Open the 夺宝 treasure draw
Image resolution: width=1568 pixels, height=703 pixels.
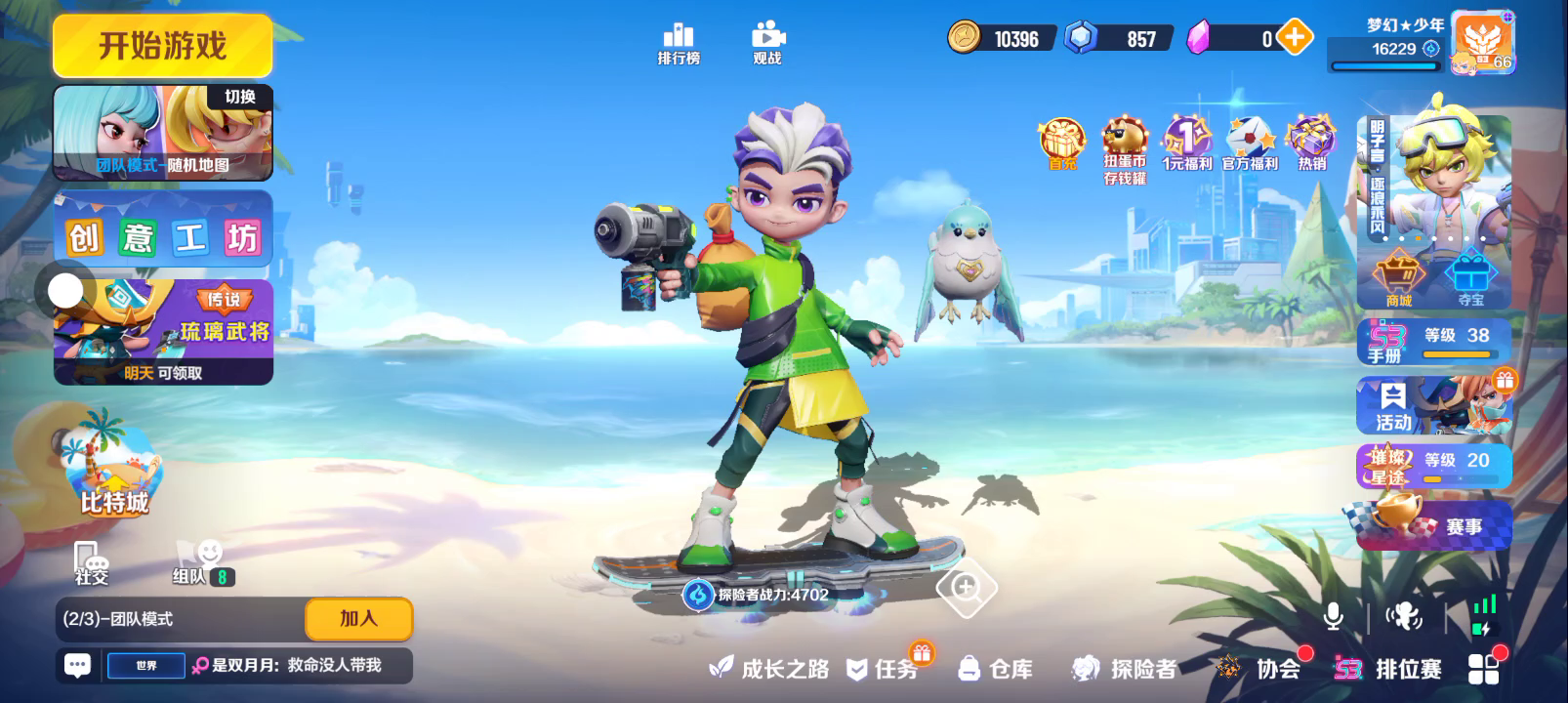click(1470, 278)
